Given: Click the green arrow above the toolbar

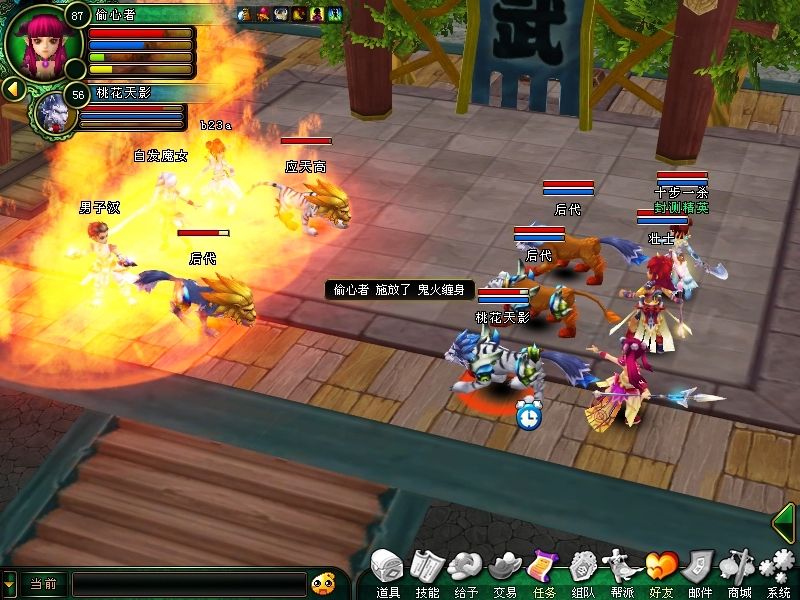Looking at the screenshot, I should pos(786,522).
